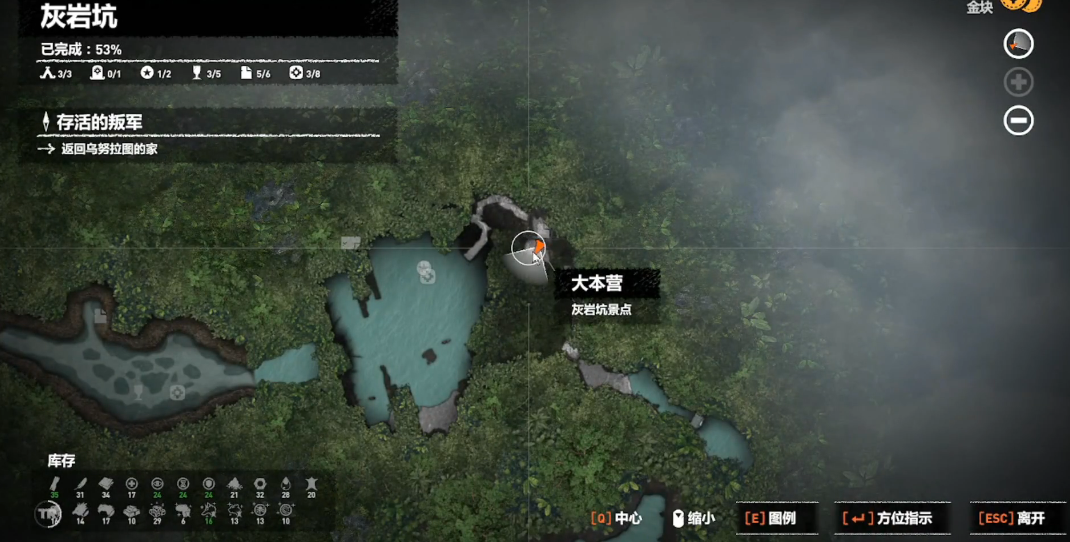Viewport: 1070px width, 542px height.
Task: Center the map using 中心
Action: click(x=617, y=518)
